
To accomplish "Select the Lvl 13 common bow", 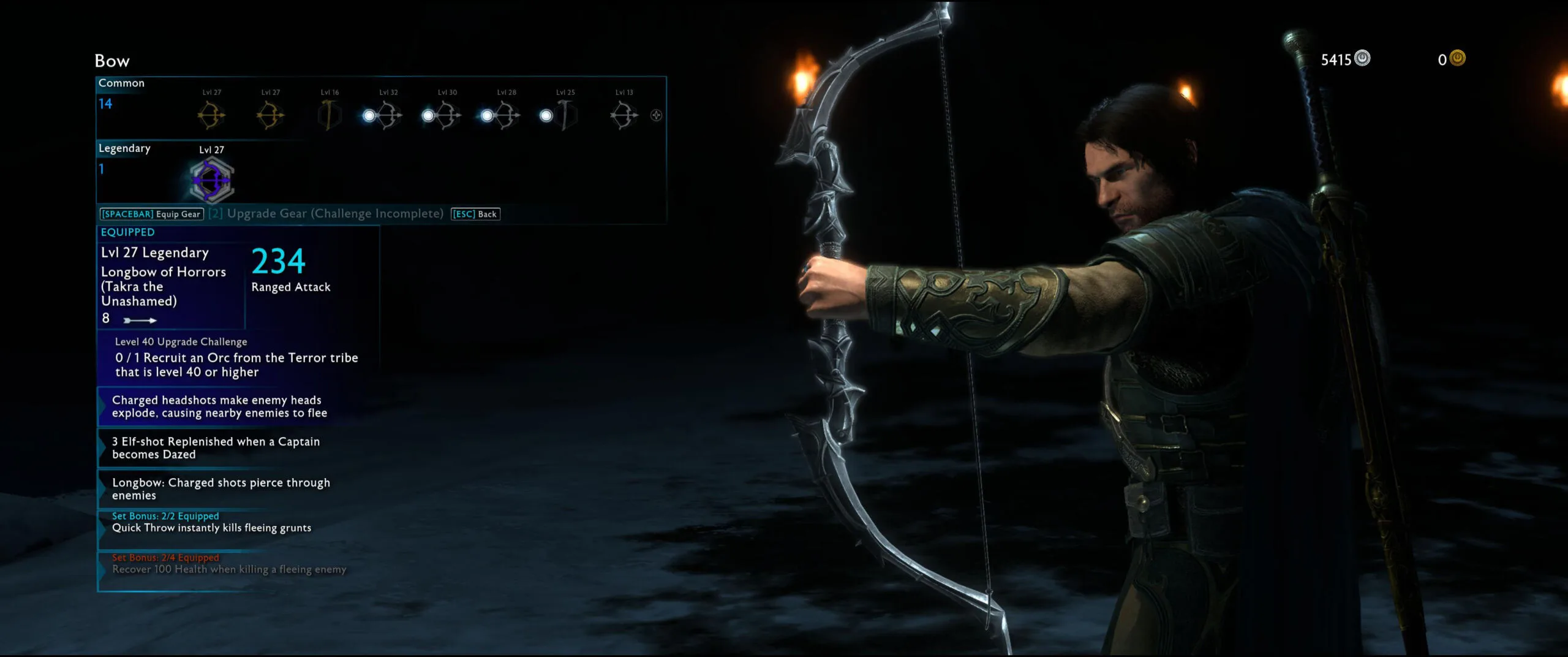I will tap(624, 115).
